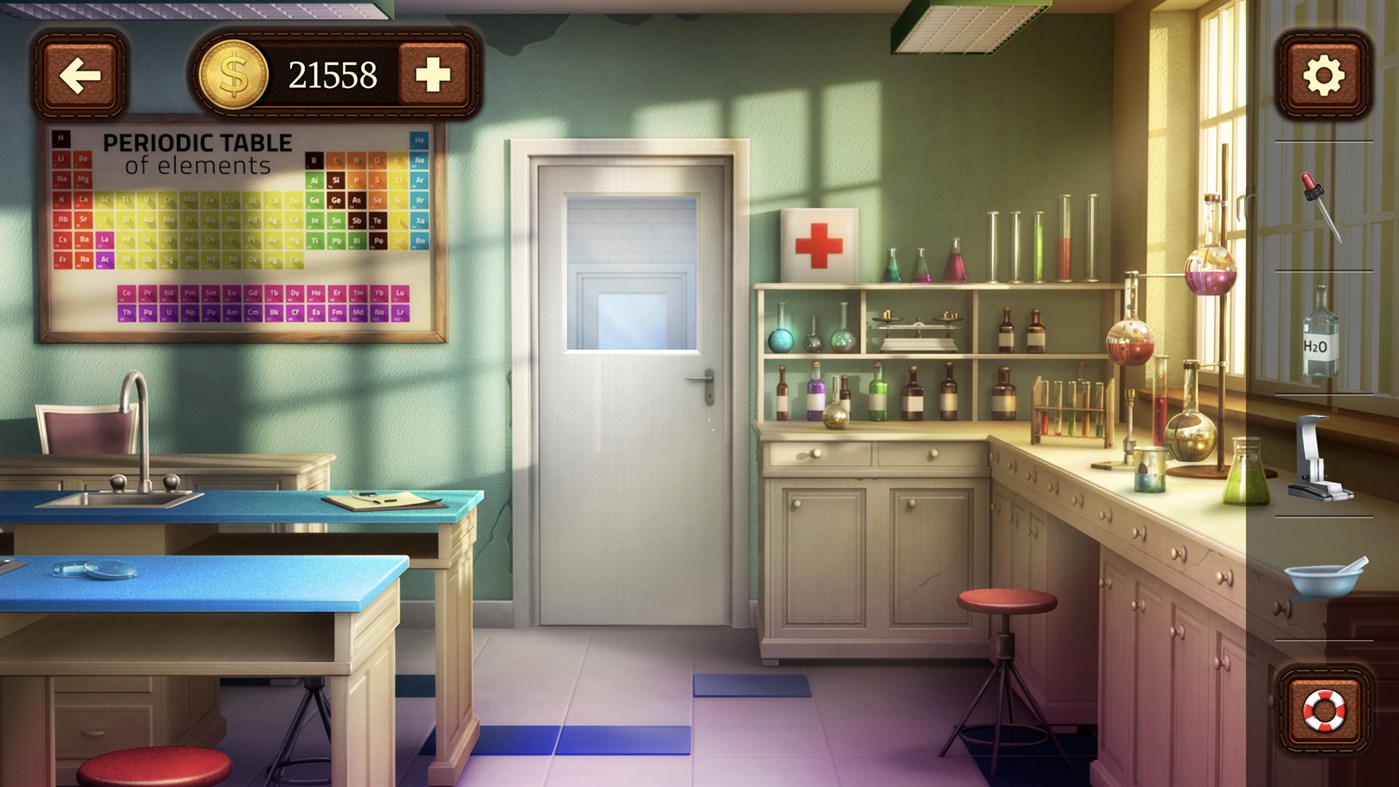The image size is (1399, 787).
Task: Inspect the petri dish on the blue desk
Action: click(95, 570)
